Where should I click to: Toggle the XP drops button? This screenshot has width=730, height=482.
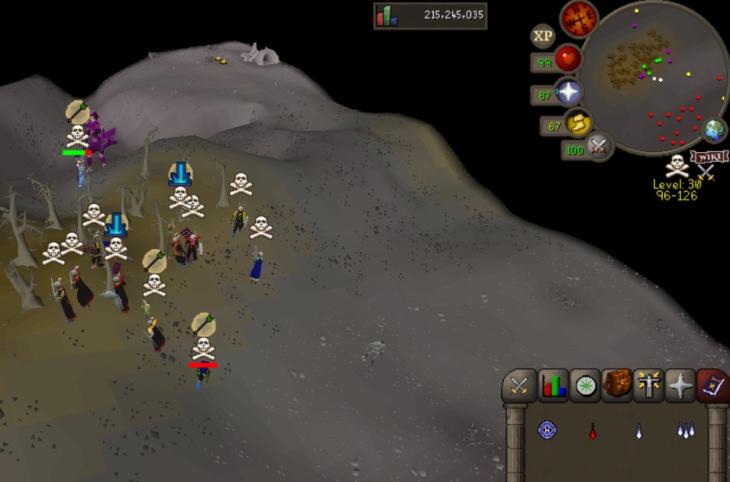click(543, 36)
